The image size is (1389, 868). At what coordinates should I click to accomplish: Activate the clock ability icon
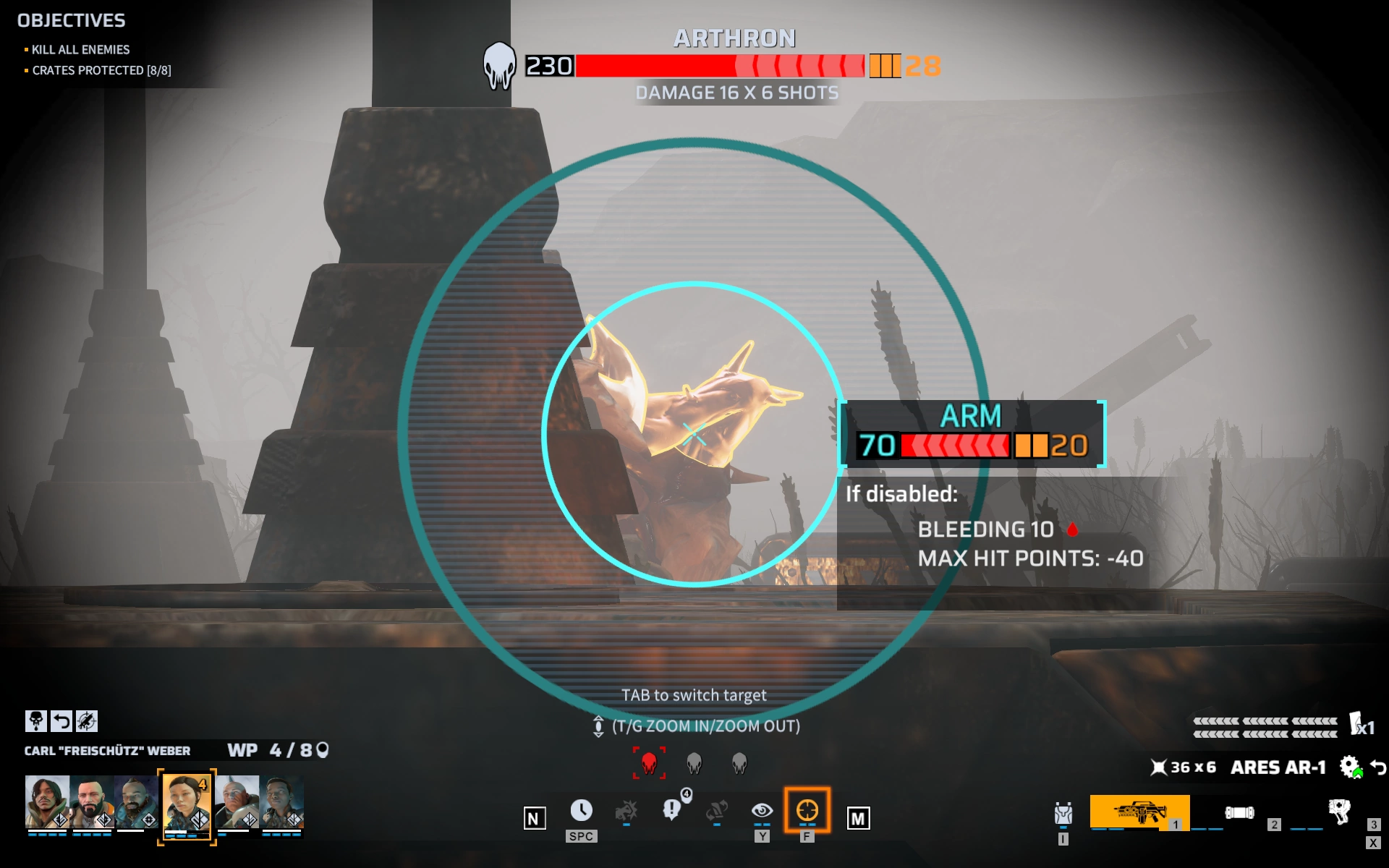pos(581,811)
